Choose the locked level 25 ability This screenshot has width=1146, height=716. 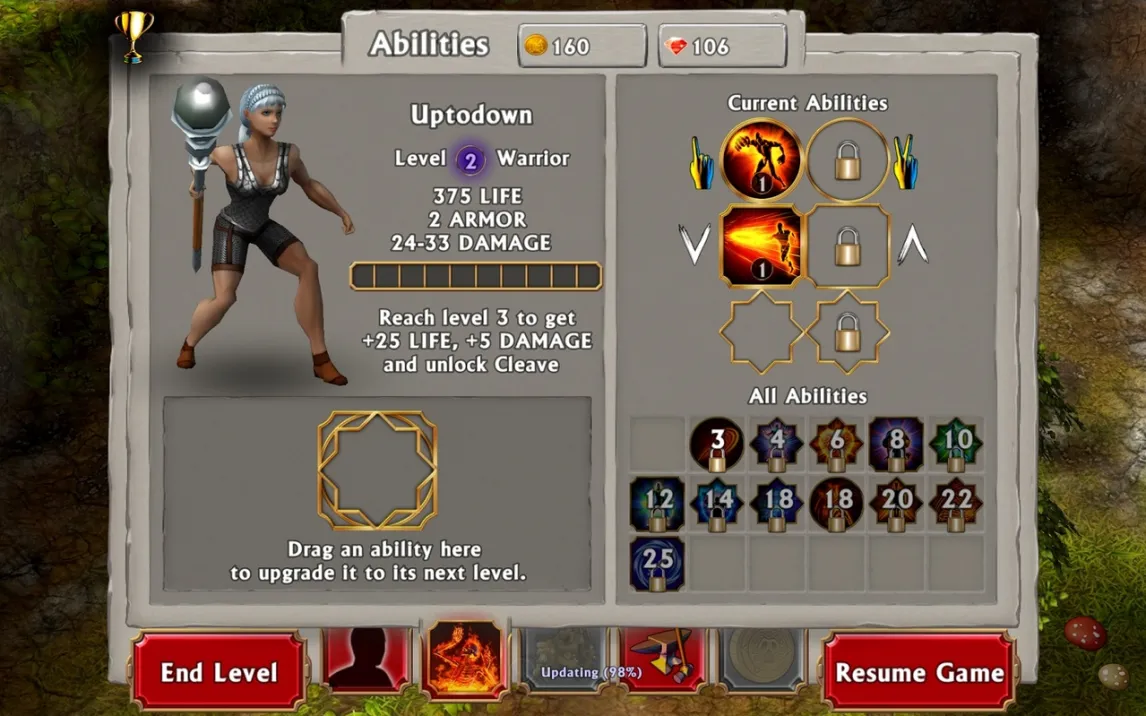click(x=658, y=564)
